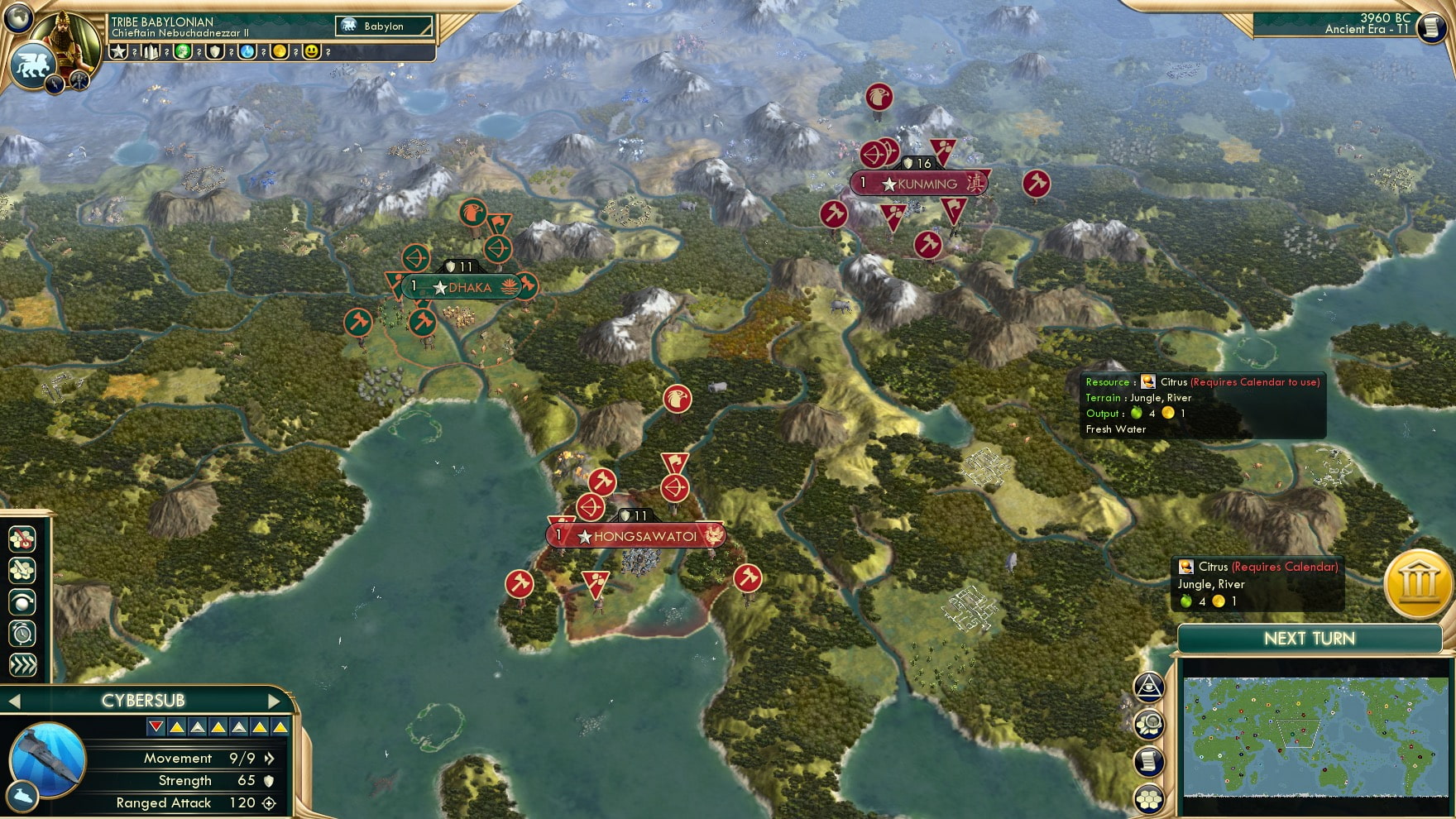Viewport: 1456px width, 819px height.
Task: Cycle to previous unit with left arrow
Action: [12, 699]
